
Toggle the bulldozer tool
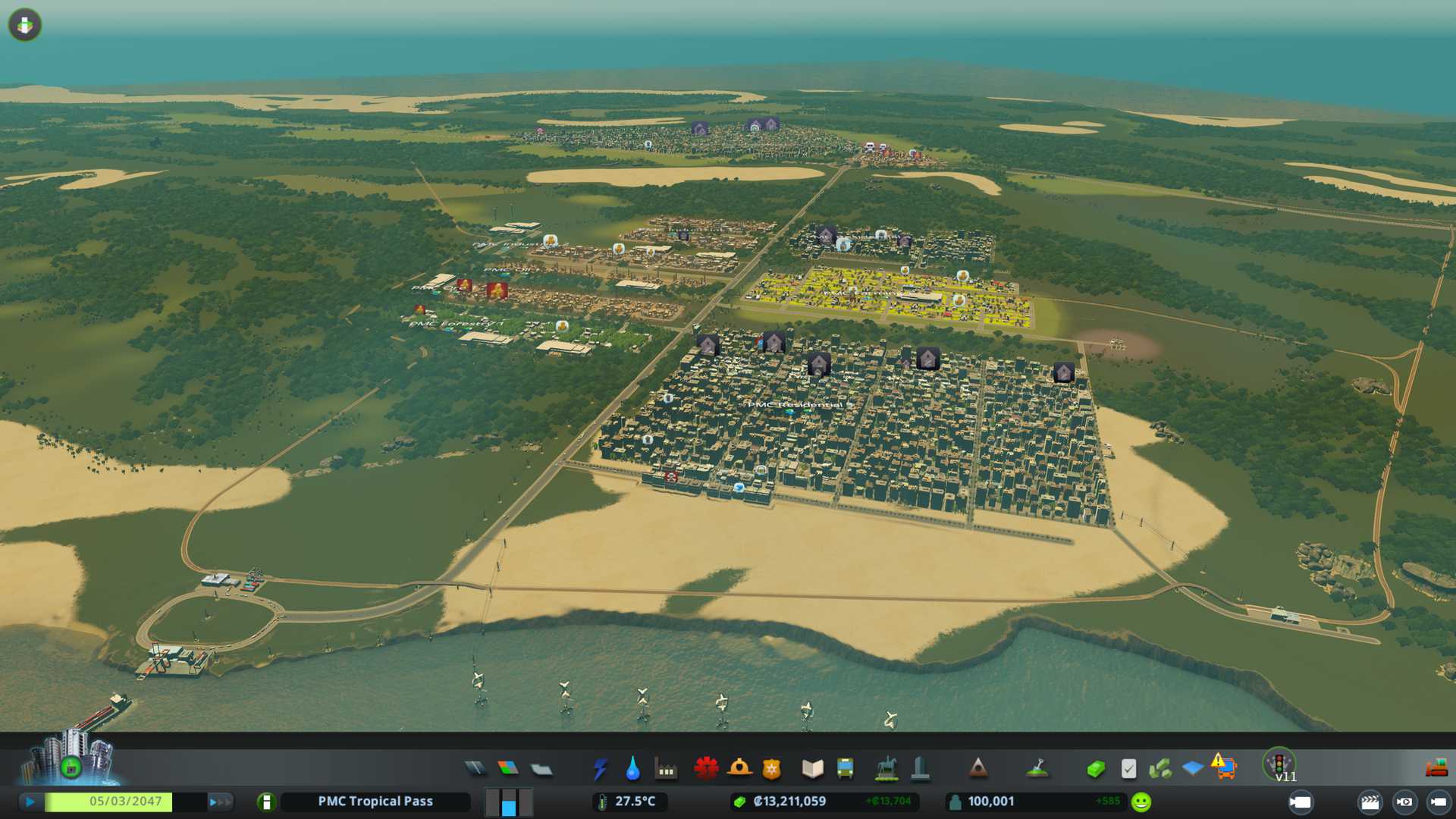[x=1436, y=769]
